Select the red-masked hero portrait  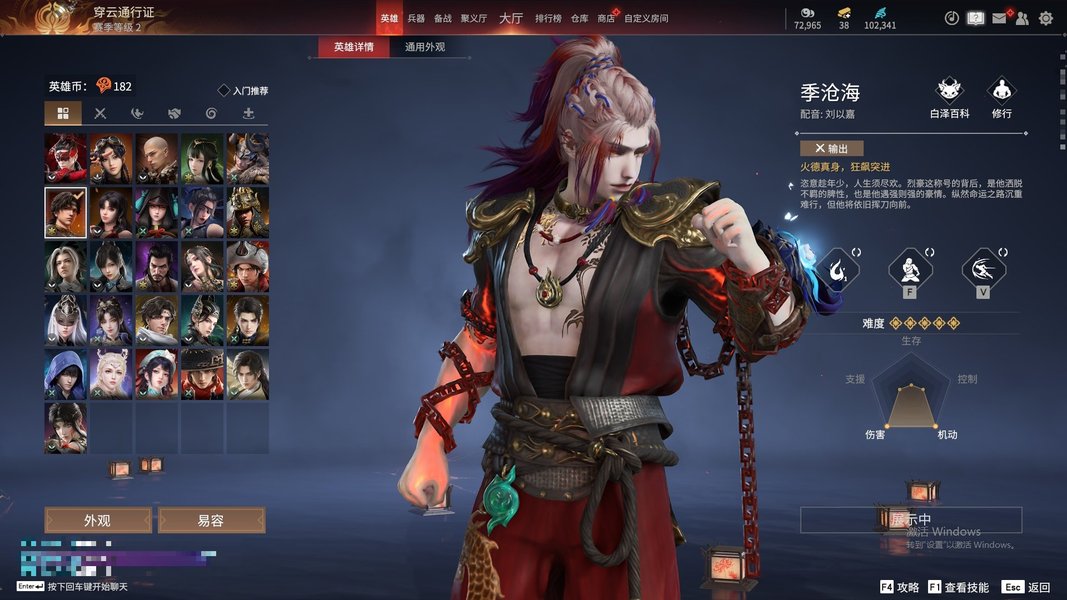coord(65,158)
